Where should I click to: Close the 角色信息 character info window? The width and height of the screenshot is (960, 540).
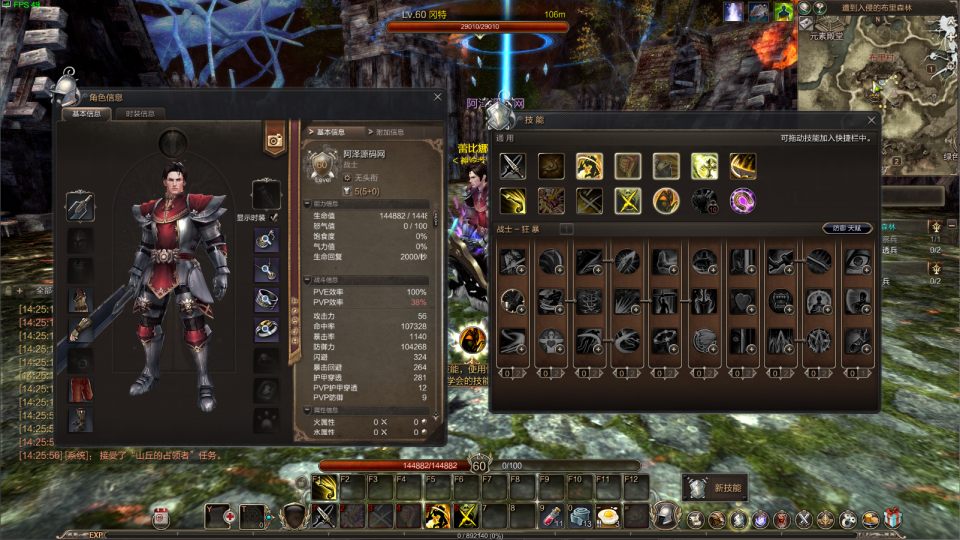pyautogui.click(x=437, y=97)
